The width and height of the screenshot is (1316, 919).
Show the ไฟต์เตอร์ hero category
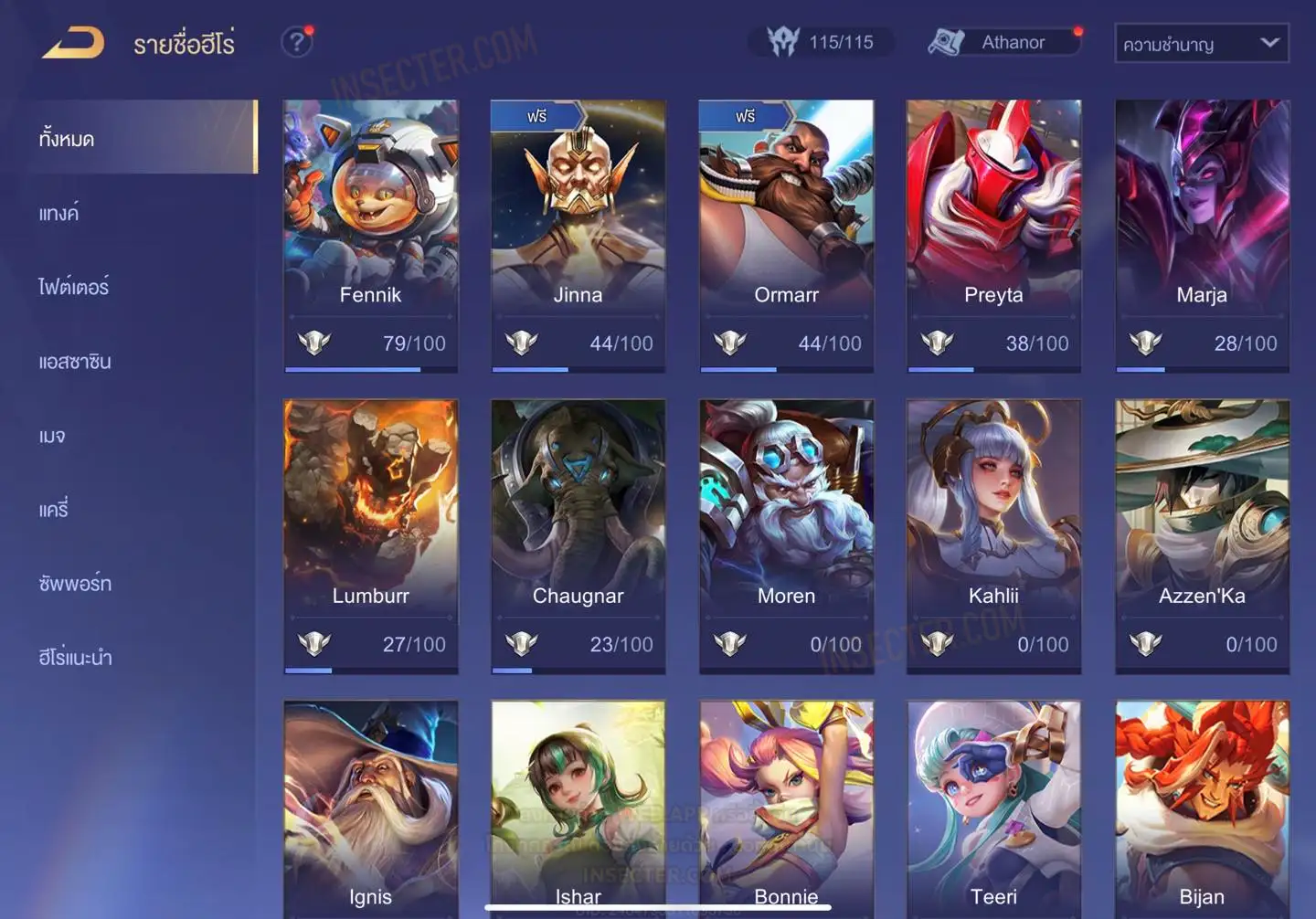(73, 287)
